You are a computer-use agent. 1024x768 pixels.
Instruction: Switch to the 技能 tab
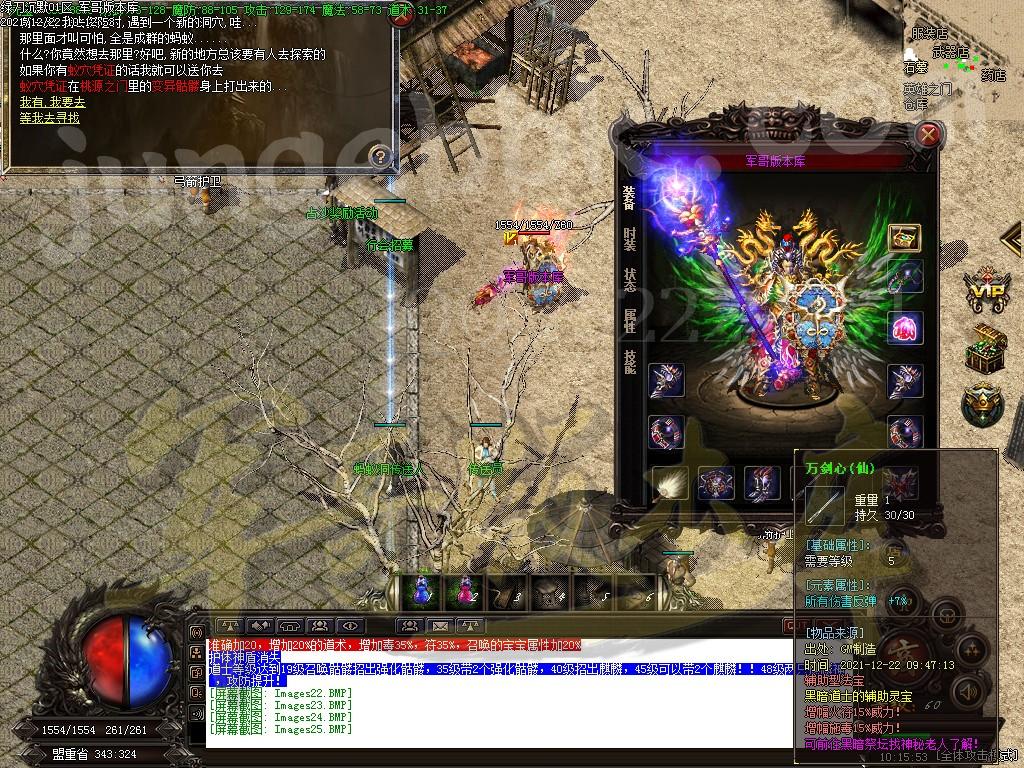coord(629,361)
